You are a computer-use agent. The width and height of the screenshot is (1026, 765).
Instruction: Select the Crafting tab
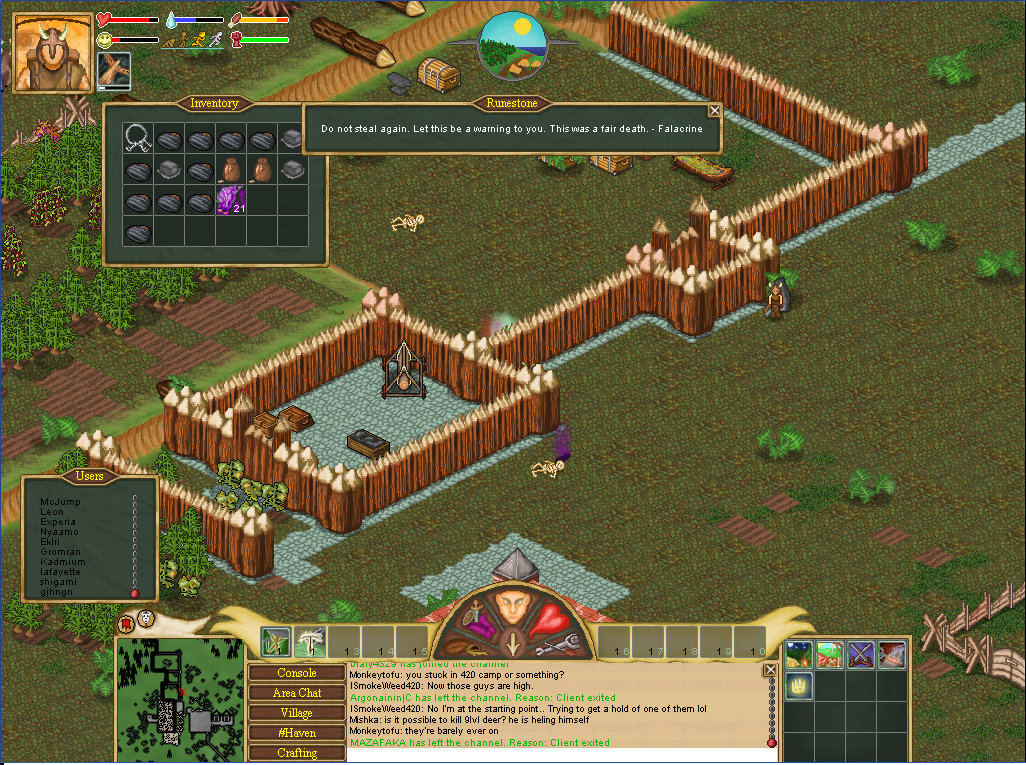point(296,753)
